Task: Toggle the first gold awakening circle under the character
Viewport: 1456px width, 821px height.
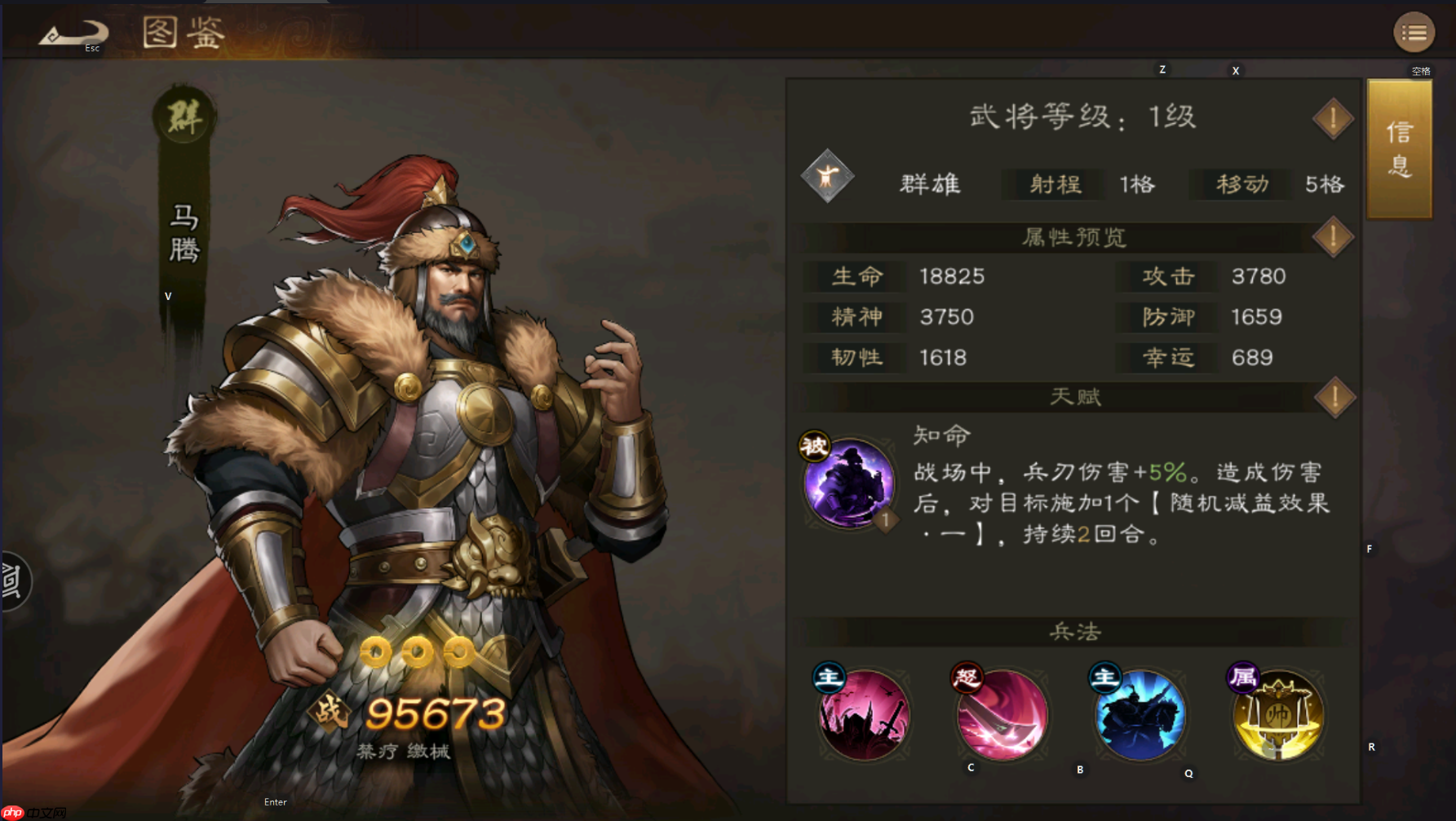Action: (378, 652)
